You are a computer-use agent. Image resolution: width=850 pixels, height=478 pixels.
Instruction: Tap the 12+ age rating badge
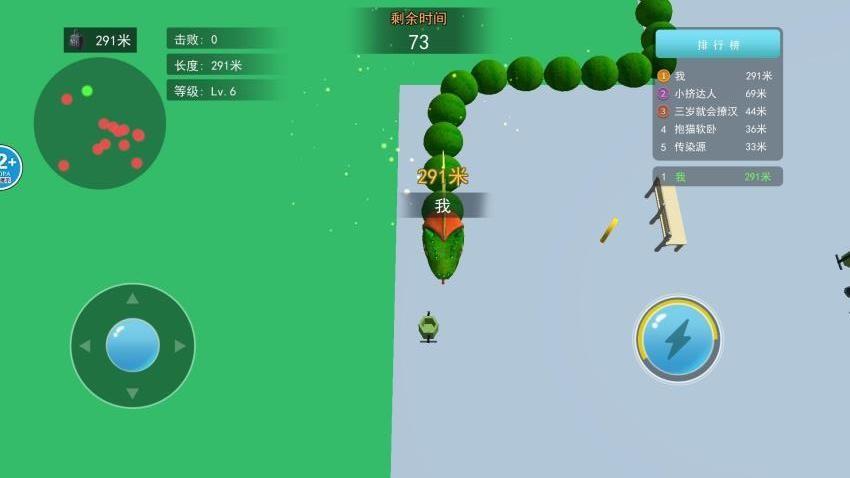tap(6, 167)
